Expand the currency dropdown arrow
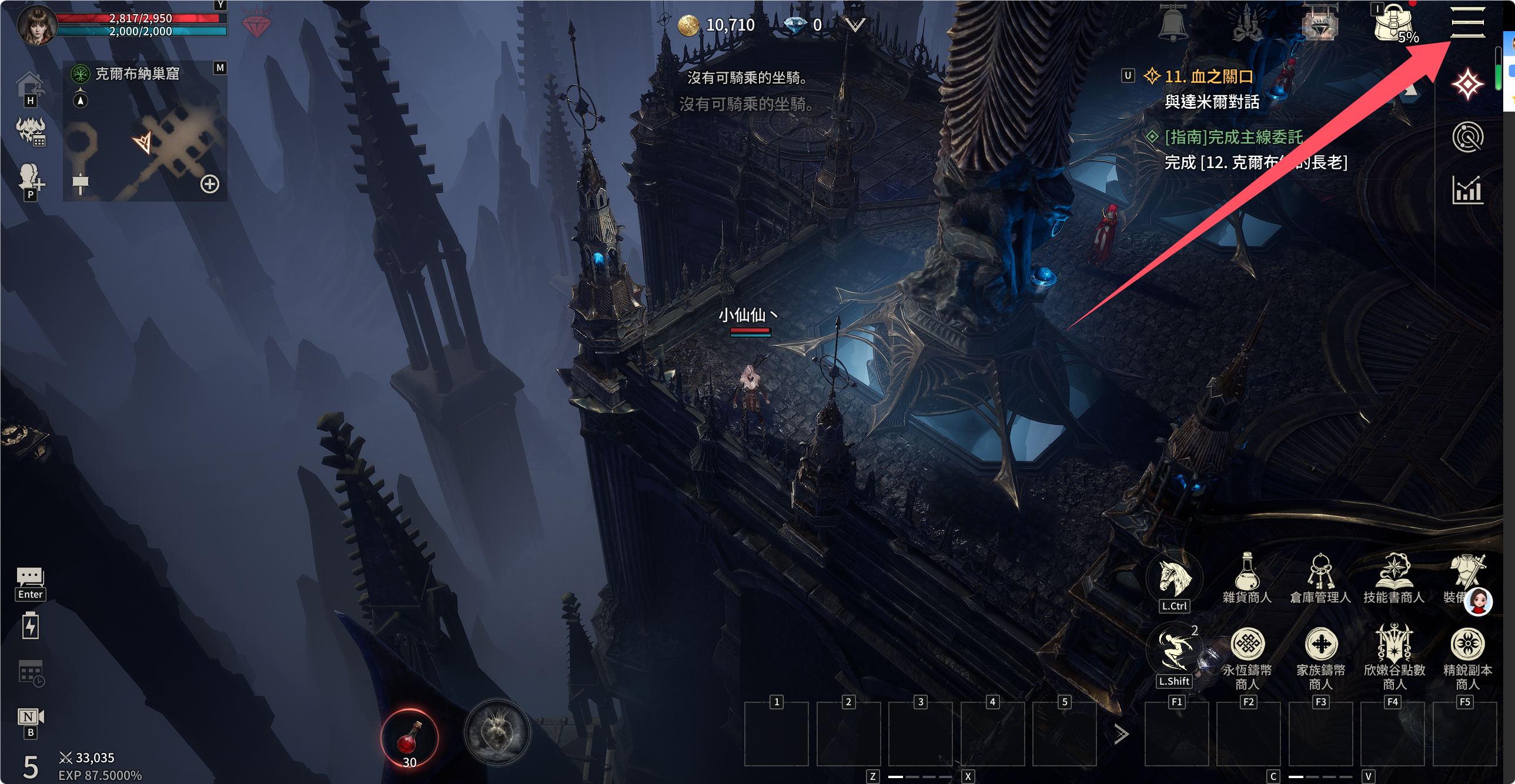Screen dimensions: 1515x784 coord(856,25)
